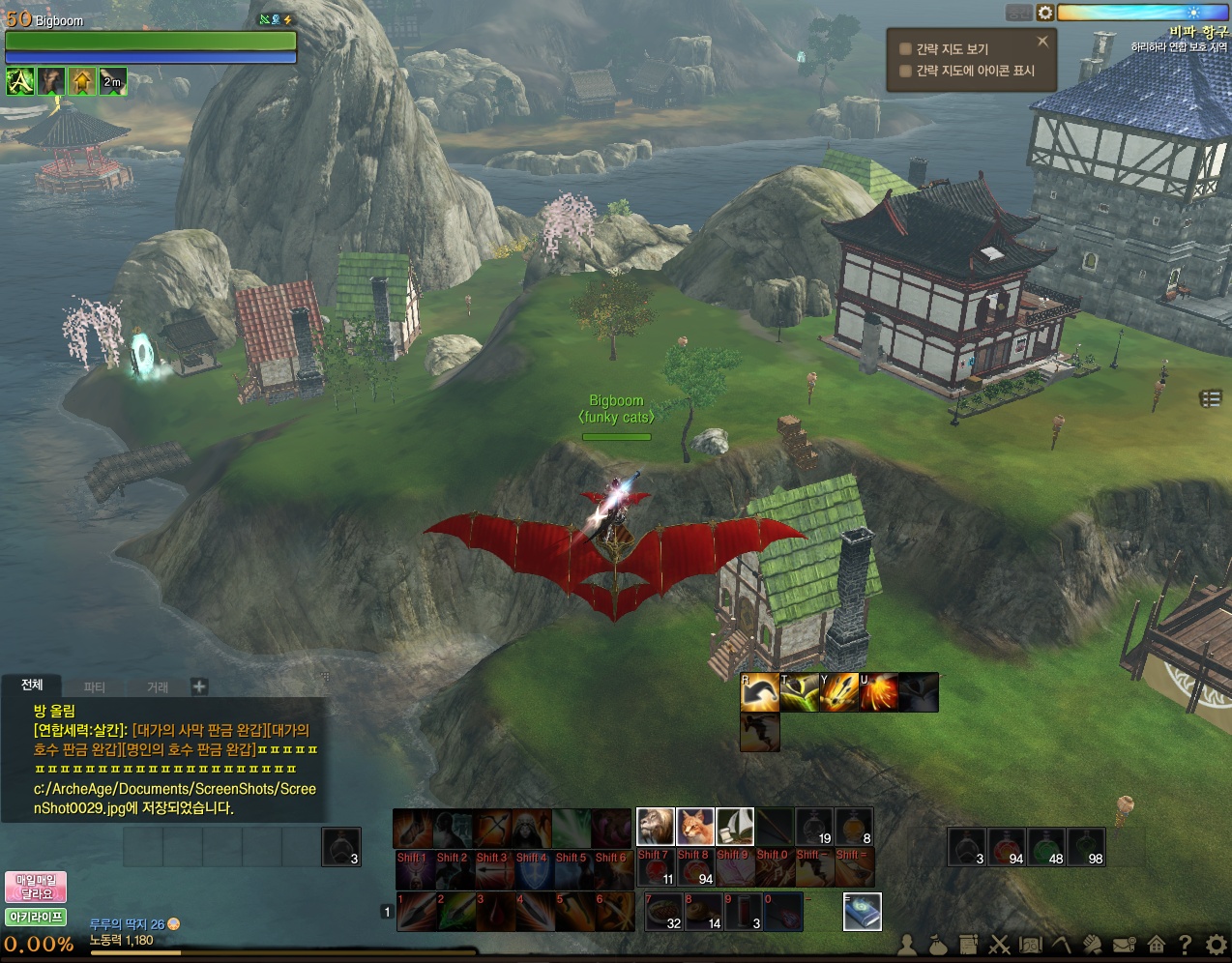Use the blue glowing book item
Screen dimensions: 1232x963
[x=862, y=912]
